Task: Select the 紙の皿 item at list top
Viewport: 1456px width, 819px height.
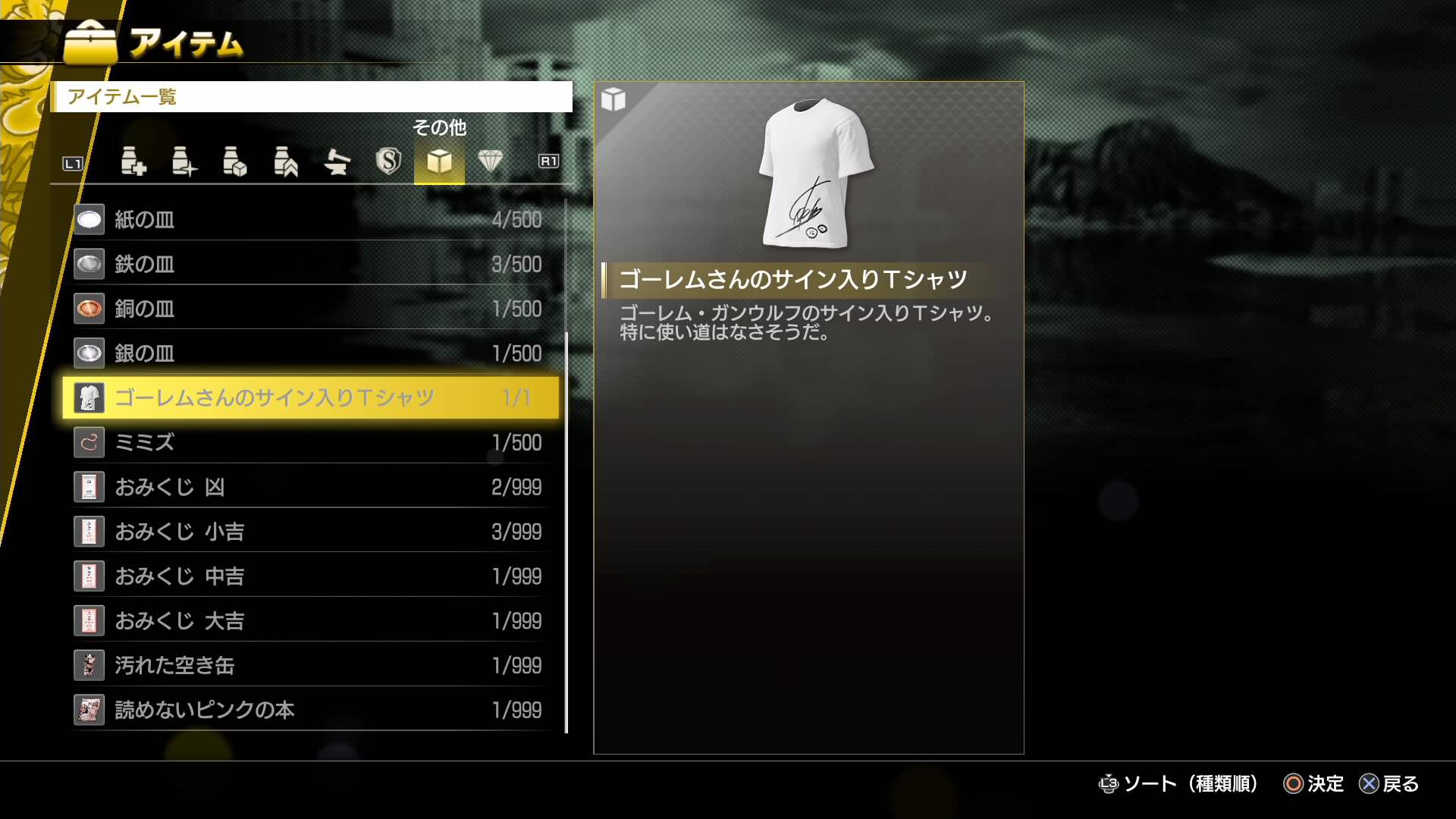Action: (303, 219)
